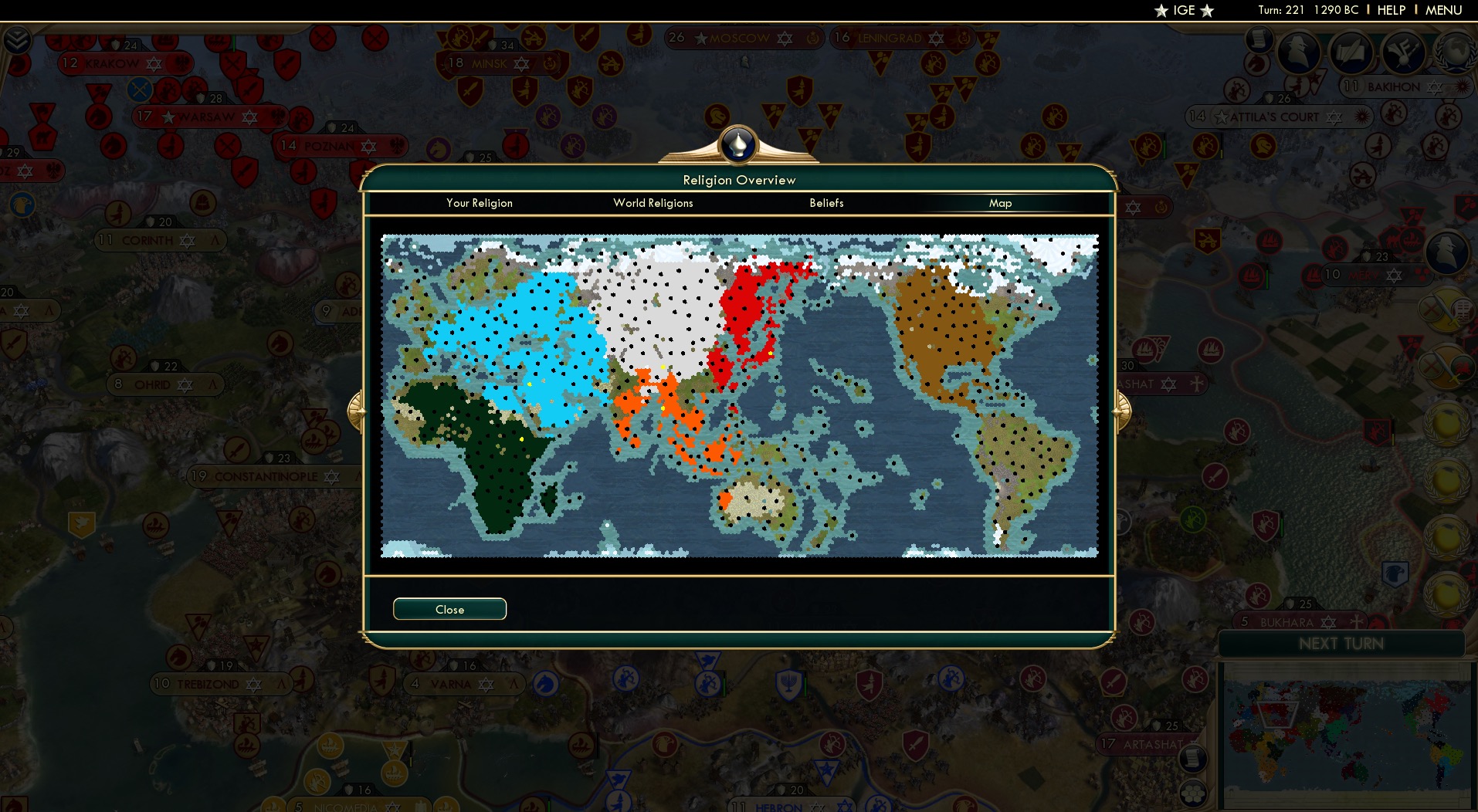Close the Religion Overview dialog
This screenshot has height=812, width=1478.
click(x=449, y=609)
